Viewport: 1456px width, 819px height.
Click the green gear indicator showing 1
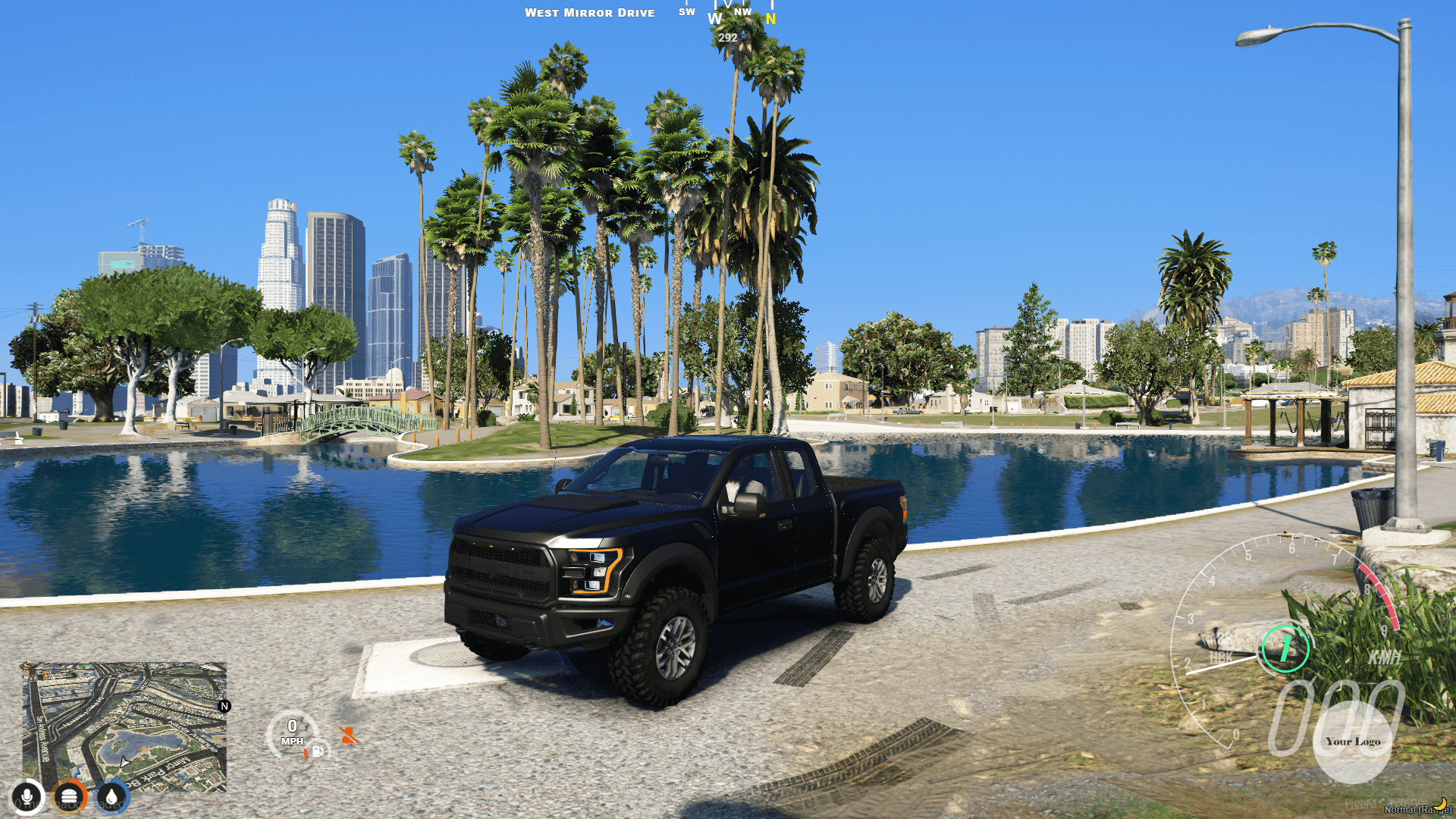pos(1286,649)
